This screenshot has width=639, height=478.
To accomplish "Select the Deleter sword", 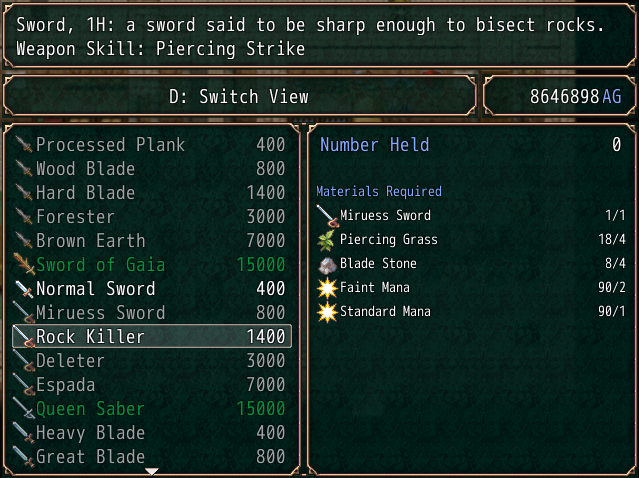I will [150, 361].
